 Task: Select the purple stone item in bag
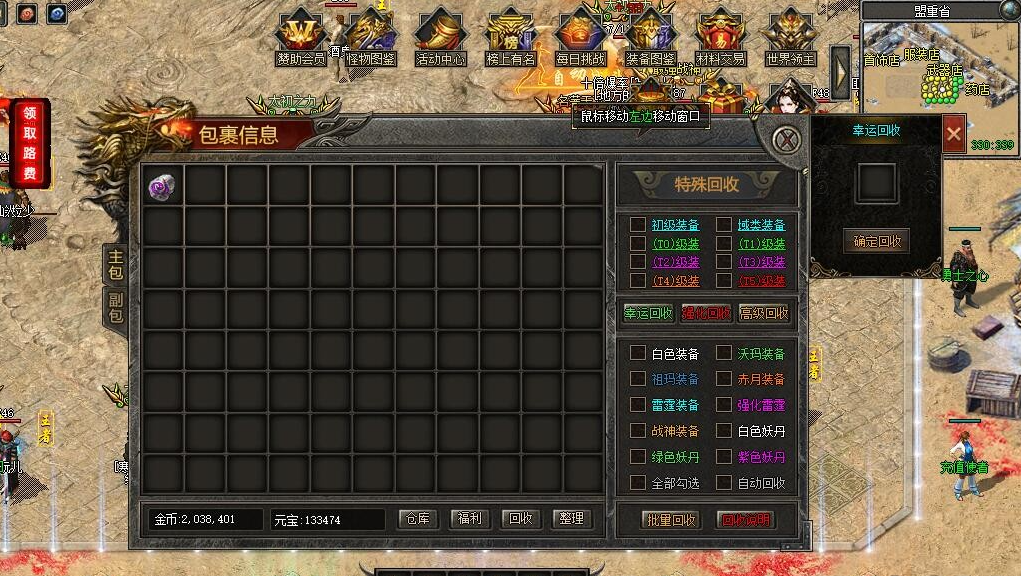pos(161,186)
